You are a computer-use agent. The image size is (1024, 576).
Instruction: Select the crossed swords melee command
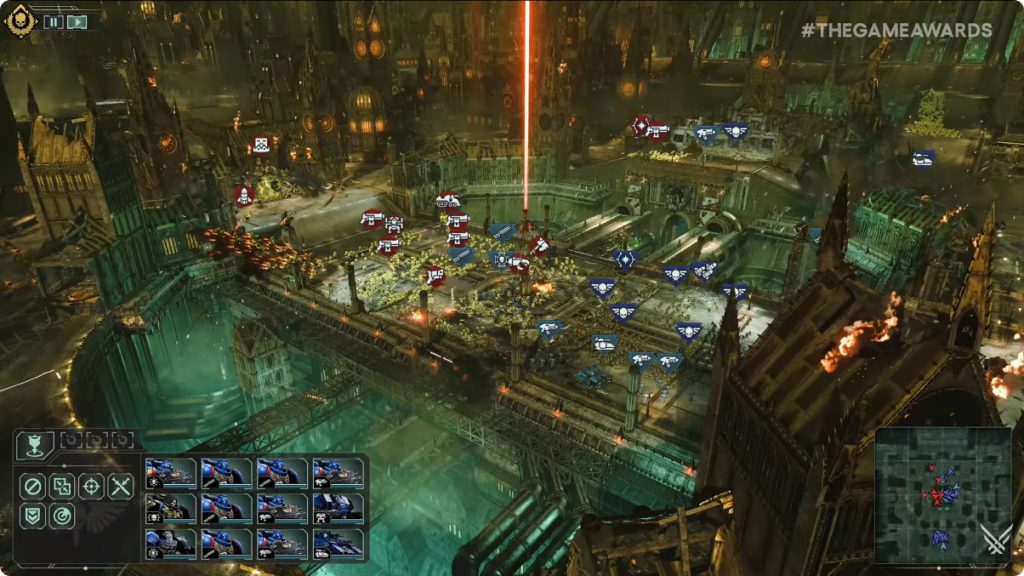pyautogui.click(x=120, y=487)
